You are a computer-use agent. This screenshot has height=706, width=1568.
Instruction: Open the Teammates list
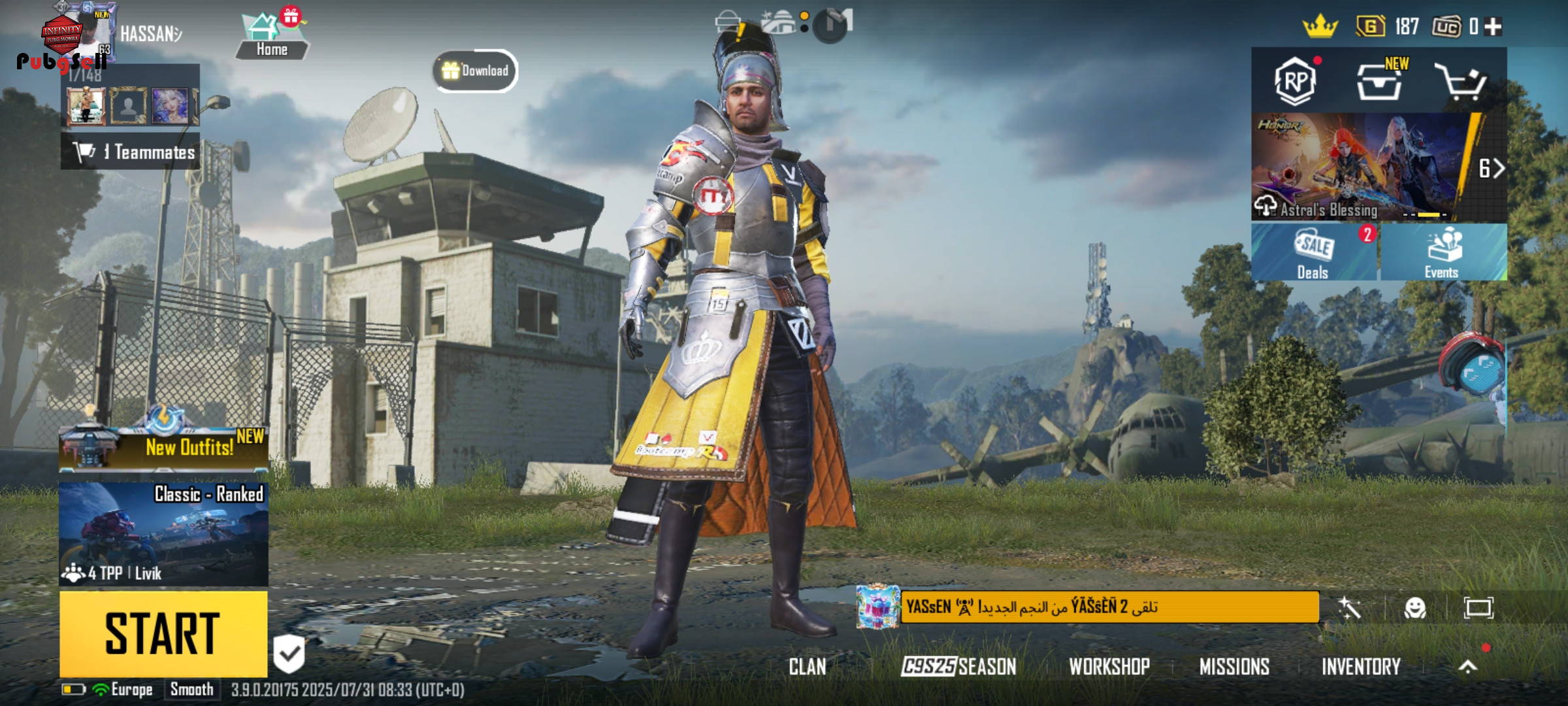(131, 152)
